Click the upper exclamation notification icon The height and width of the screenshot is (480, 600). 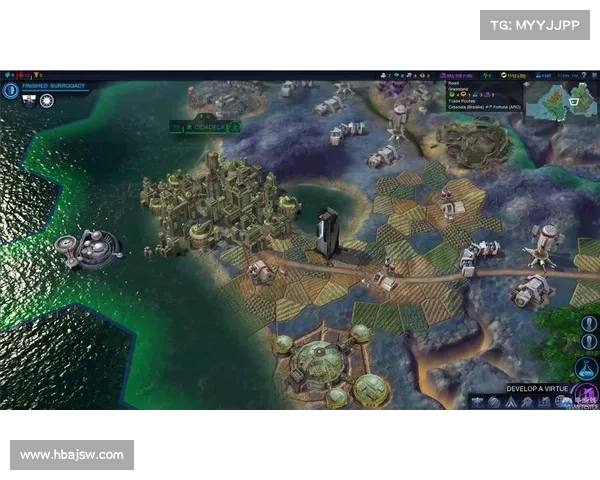tap(589, 325)
